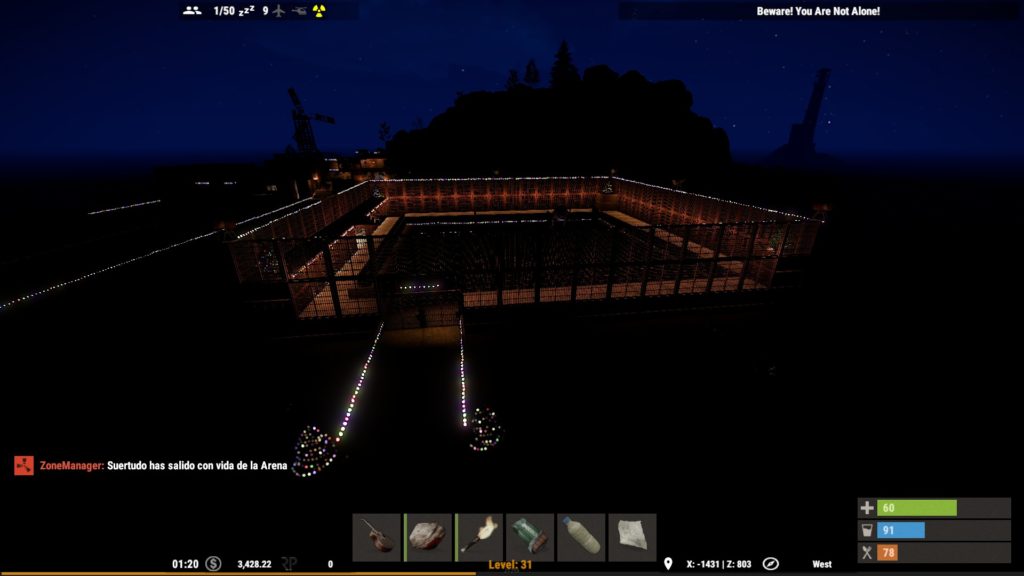Click the helicopter event icon

299,11
